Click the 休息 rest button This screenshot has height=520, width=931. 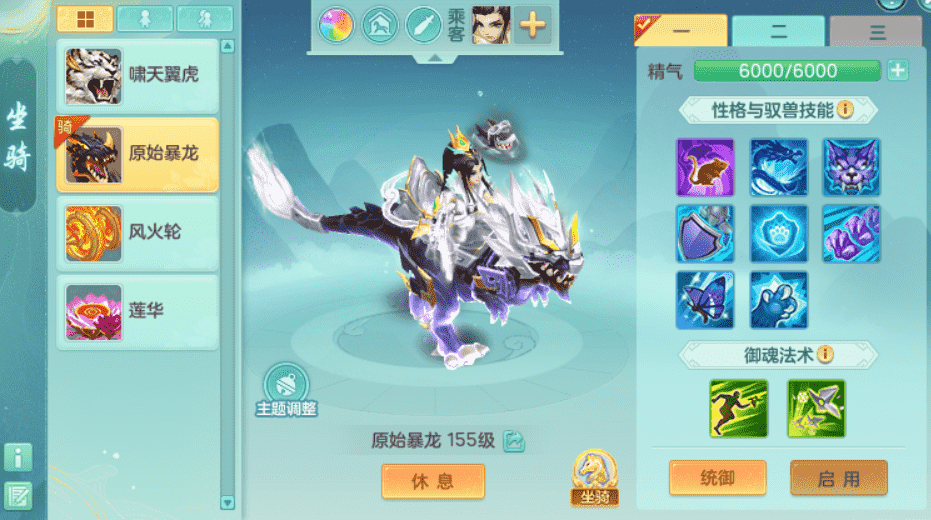click(x=432, y=481)
